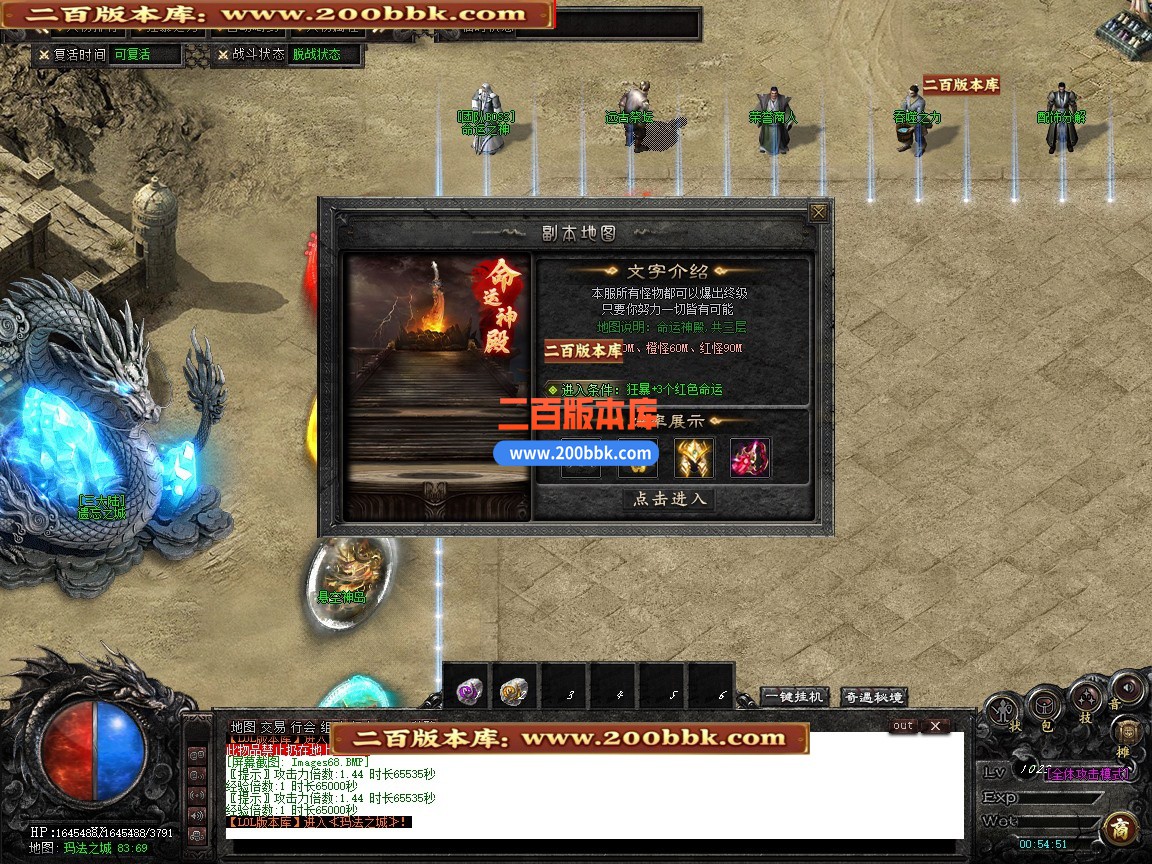Click the chat panel's out button
Screen dimensions: 1152x864
coord(903,726)
